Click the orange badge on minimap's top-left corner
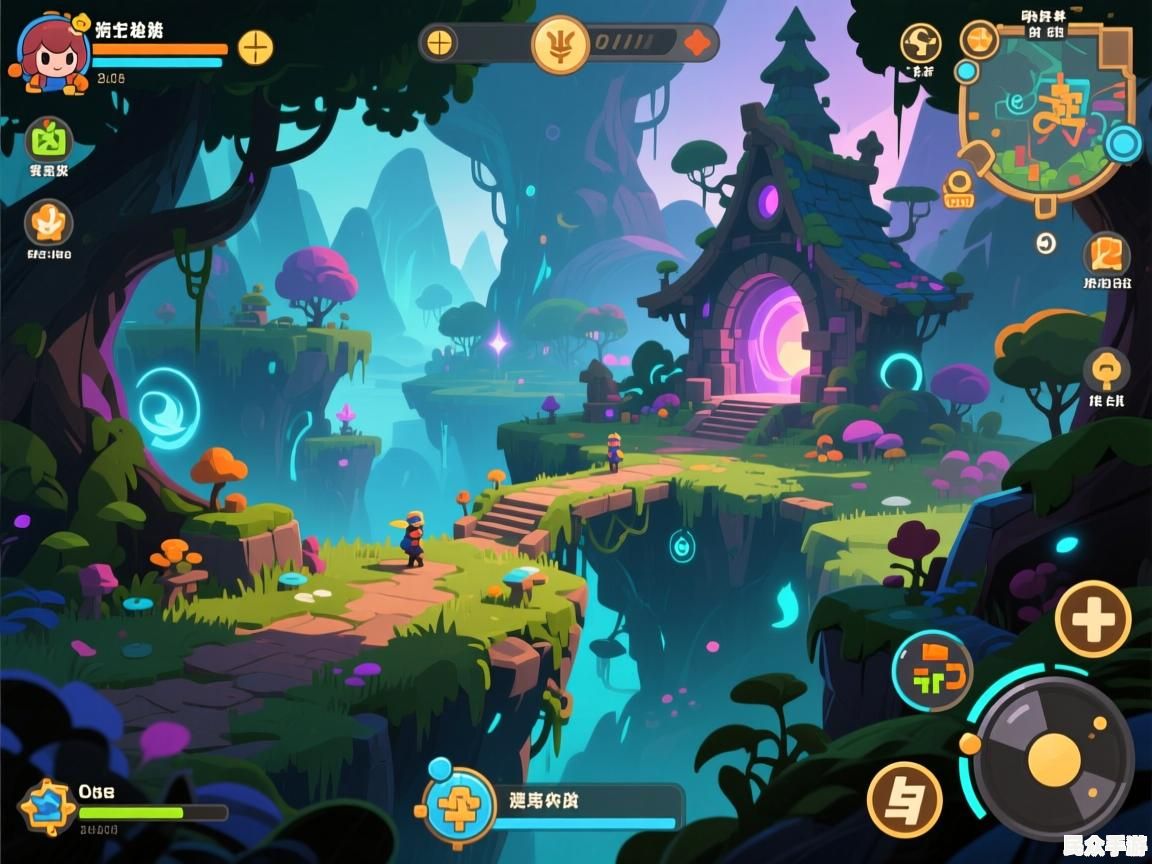This screenshot has width=1152, height=864. click(x=979, y=39)
